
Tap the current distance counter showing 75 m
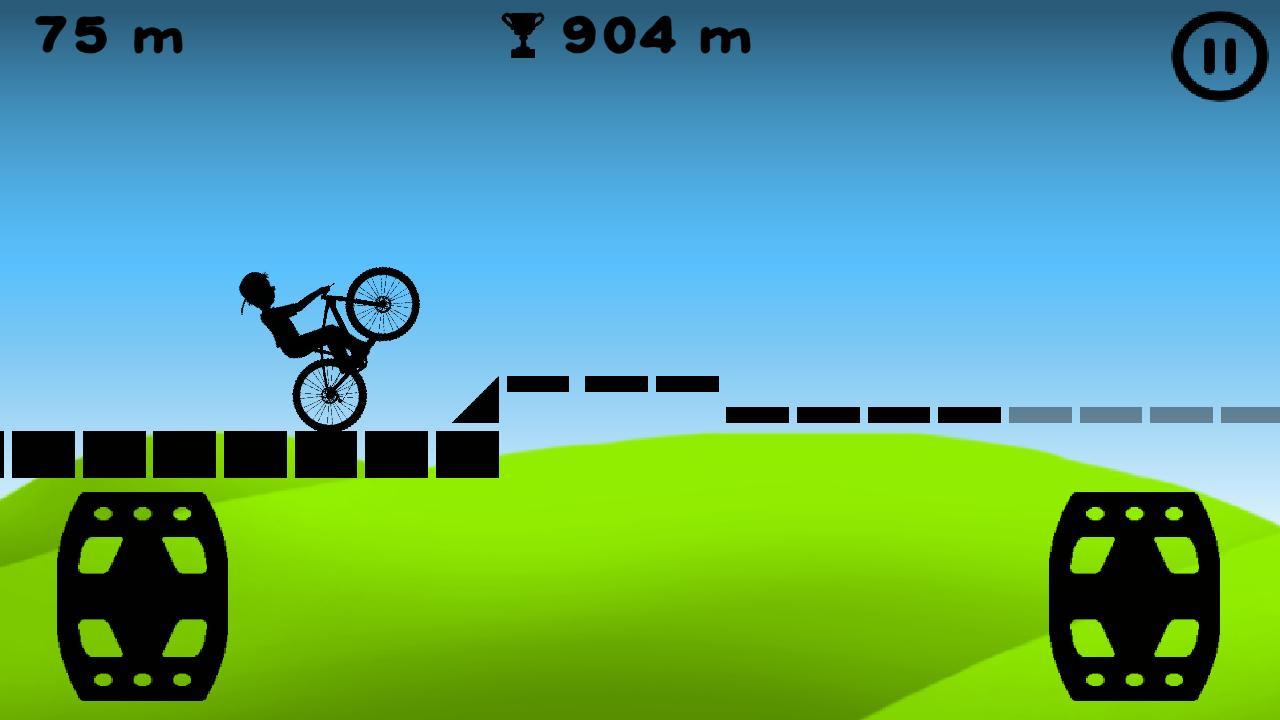[x=110, y=37]
